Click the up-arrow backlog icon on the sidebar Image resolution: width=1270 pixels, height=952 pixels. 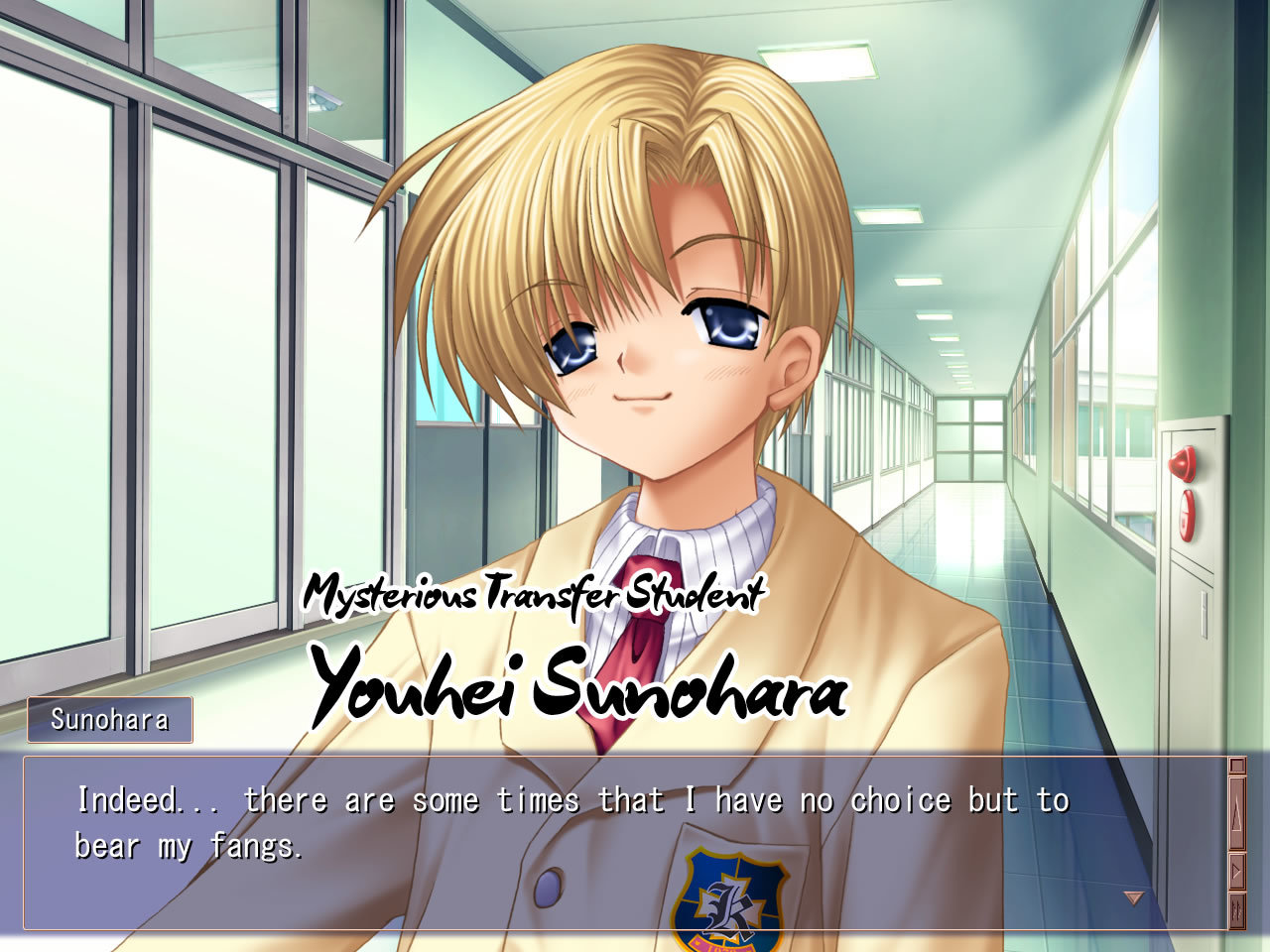(x=1236, y=813)
